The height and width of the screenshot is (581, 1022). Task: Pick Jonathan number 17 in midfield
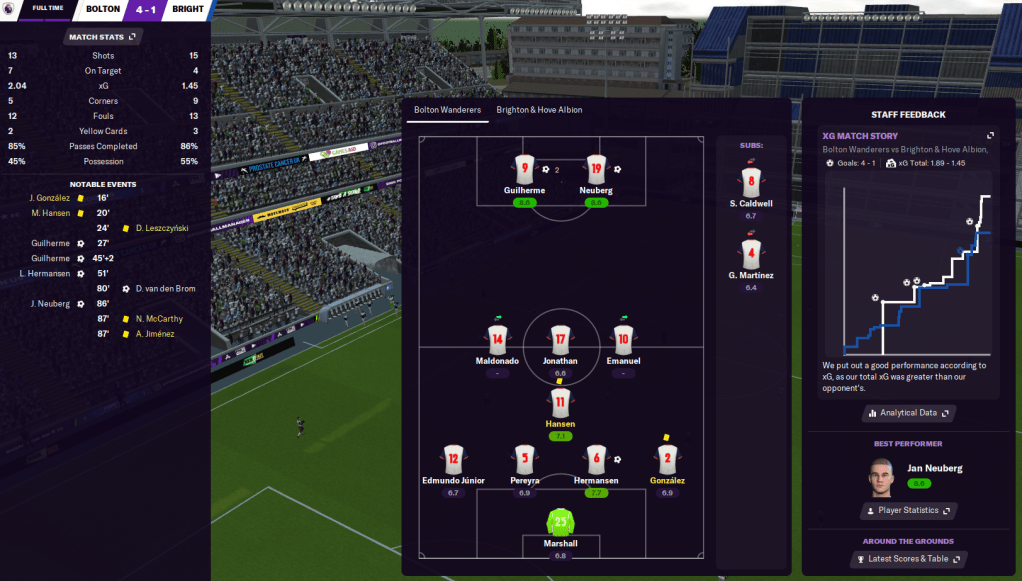coord(560,339)
